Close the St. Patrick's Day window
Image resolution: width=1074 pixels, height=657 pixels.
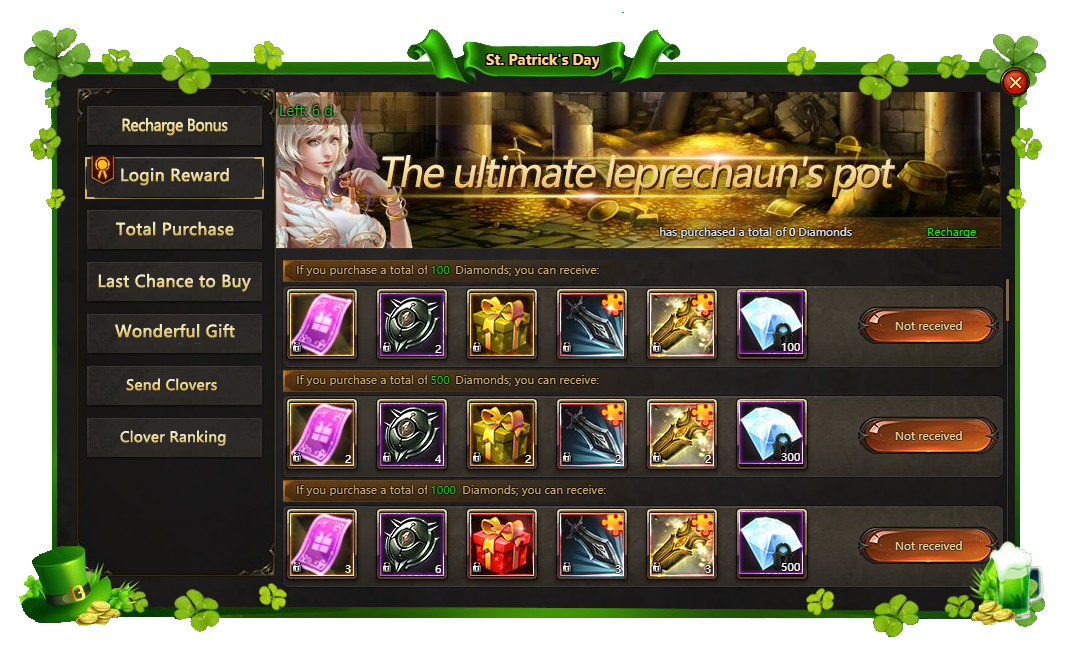pos(1015,82)
